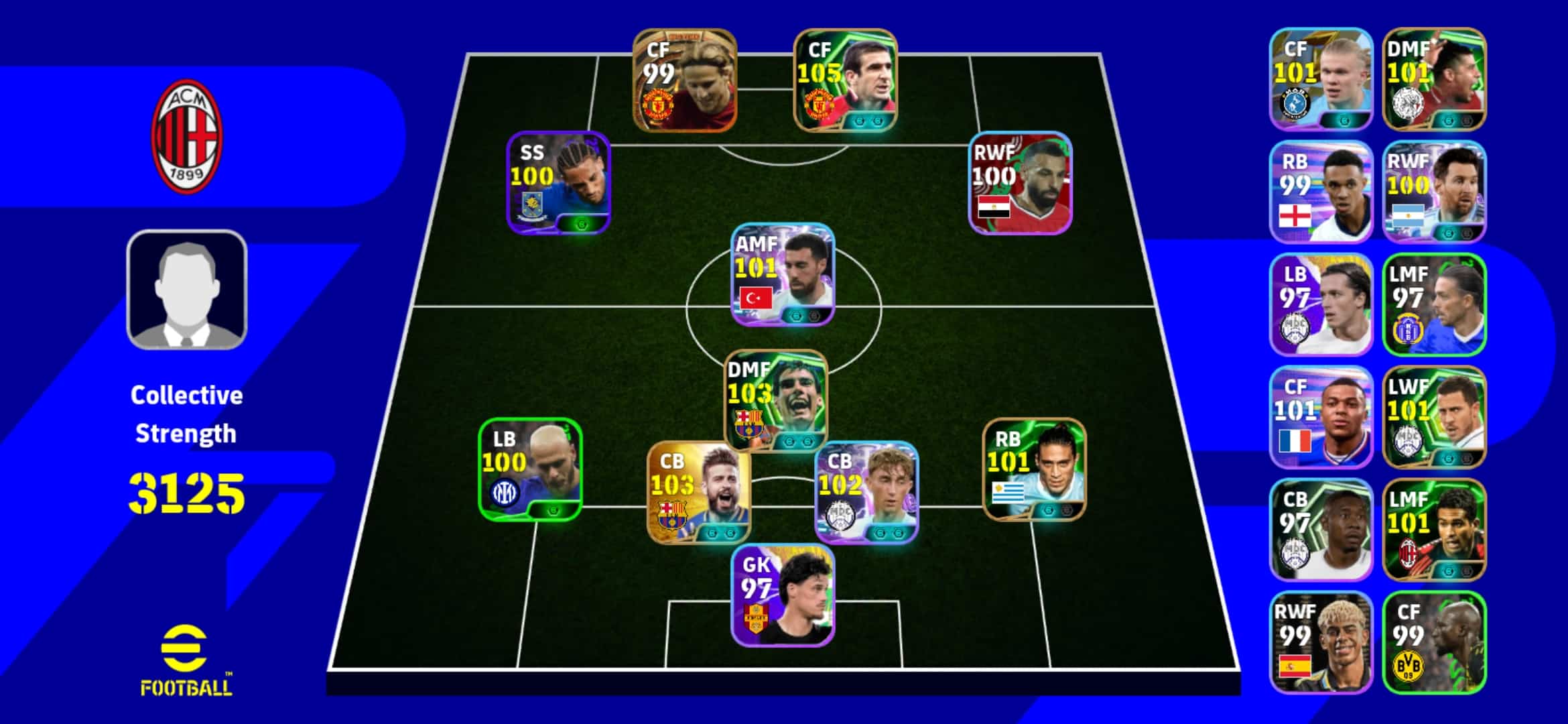The width and height of the screenshot is (1568, 724).
Task: Choose the GK 97 goalkeeper card
Action: tap(783, 595)
